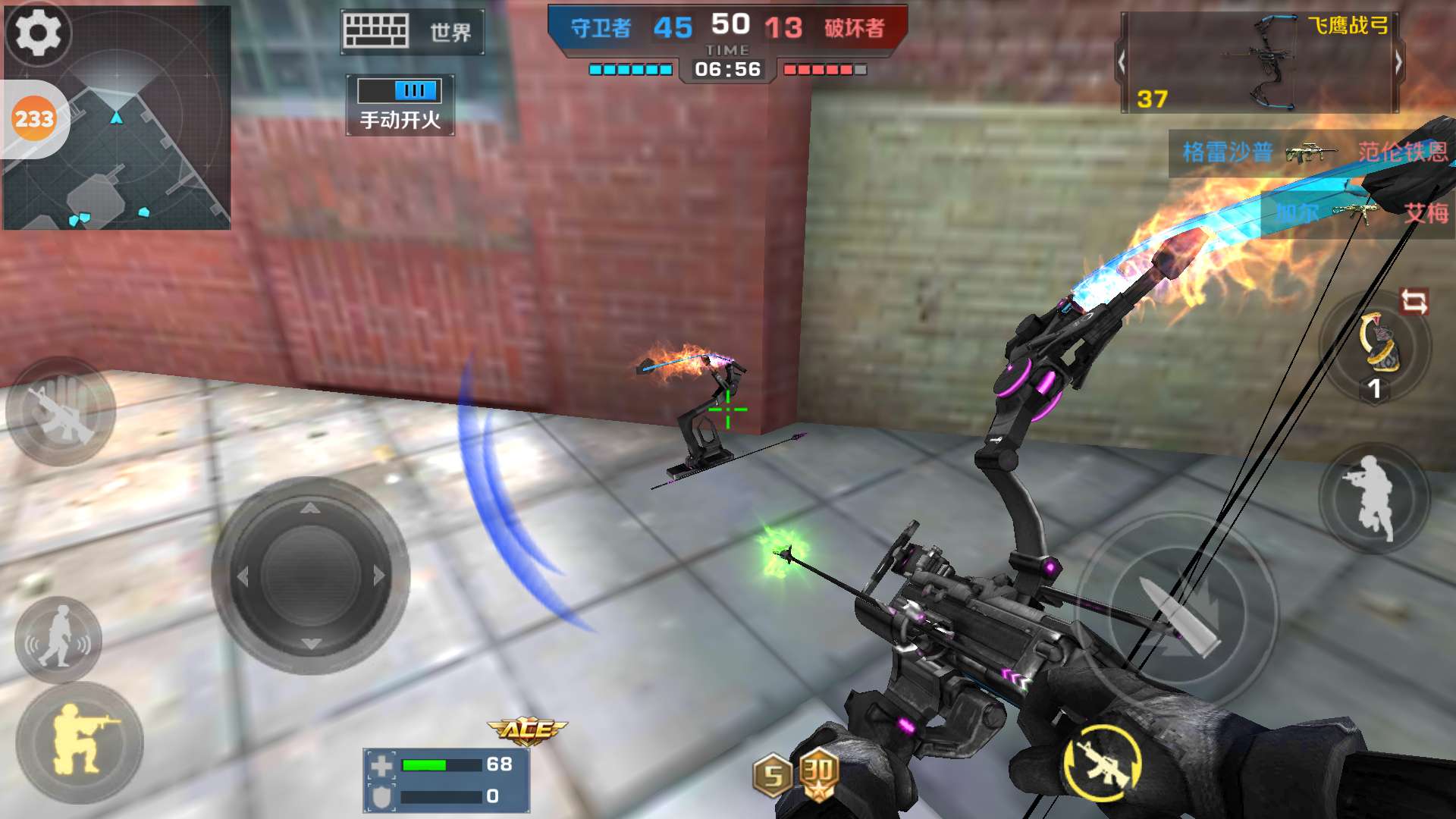Viewport: 1456px width, 819px height.
Task: Tap the movement joystick pad
Action: [x=310, y=576]
